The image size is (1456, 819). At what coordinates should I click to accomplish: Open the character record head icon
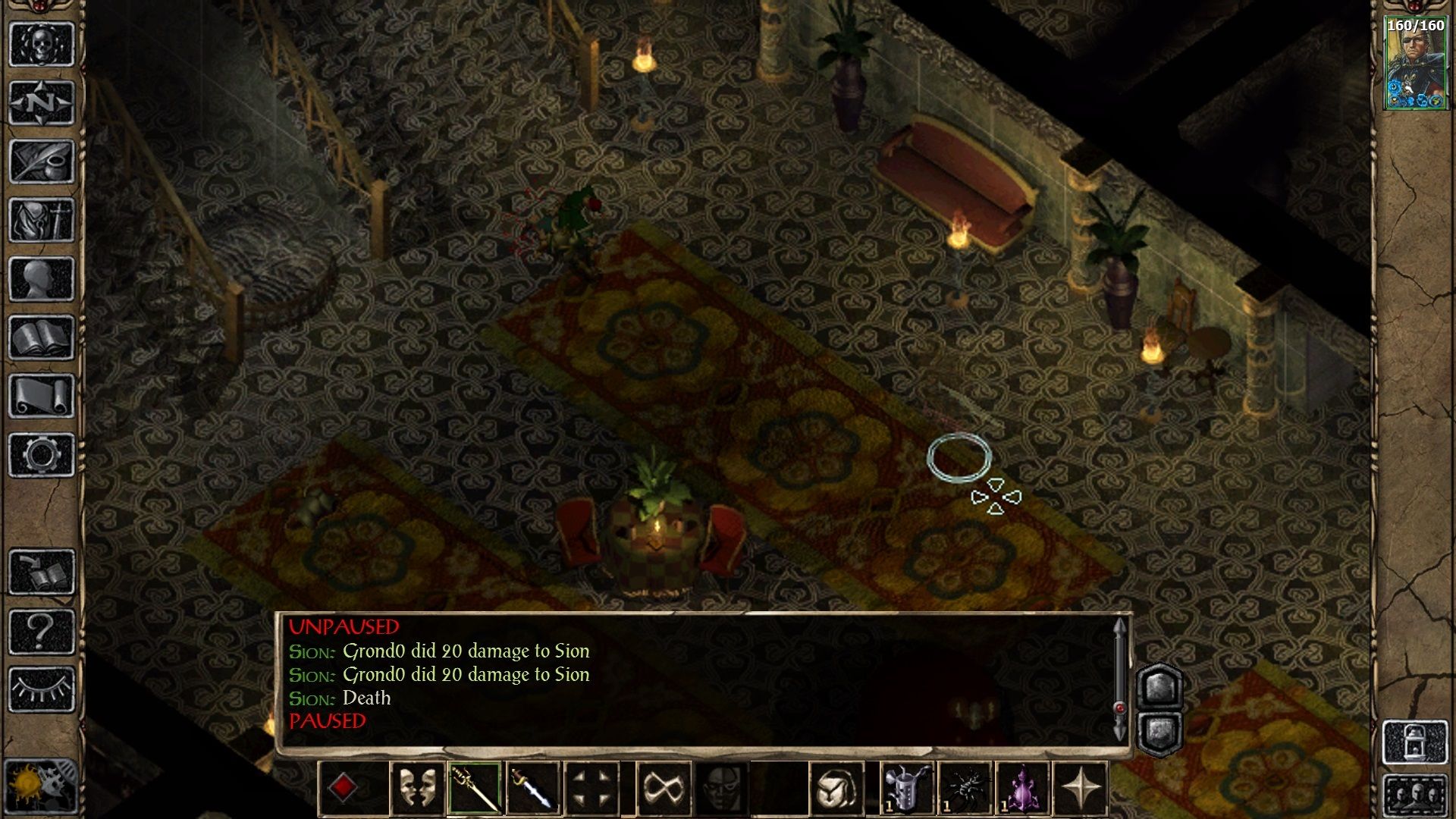click(42, 279)
